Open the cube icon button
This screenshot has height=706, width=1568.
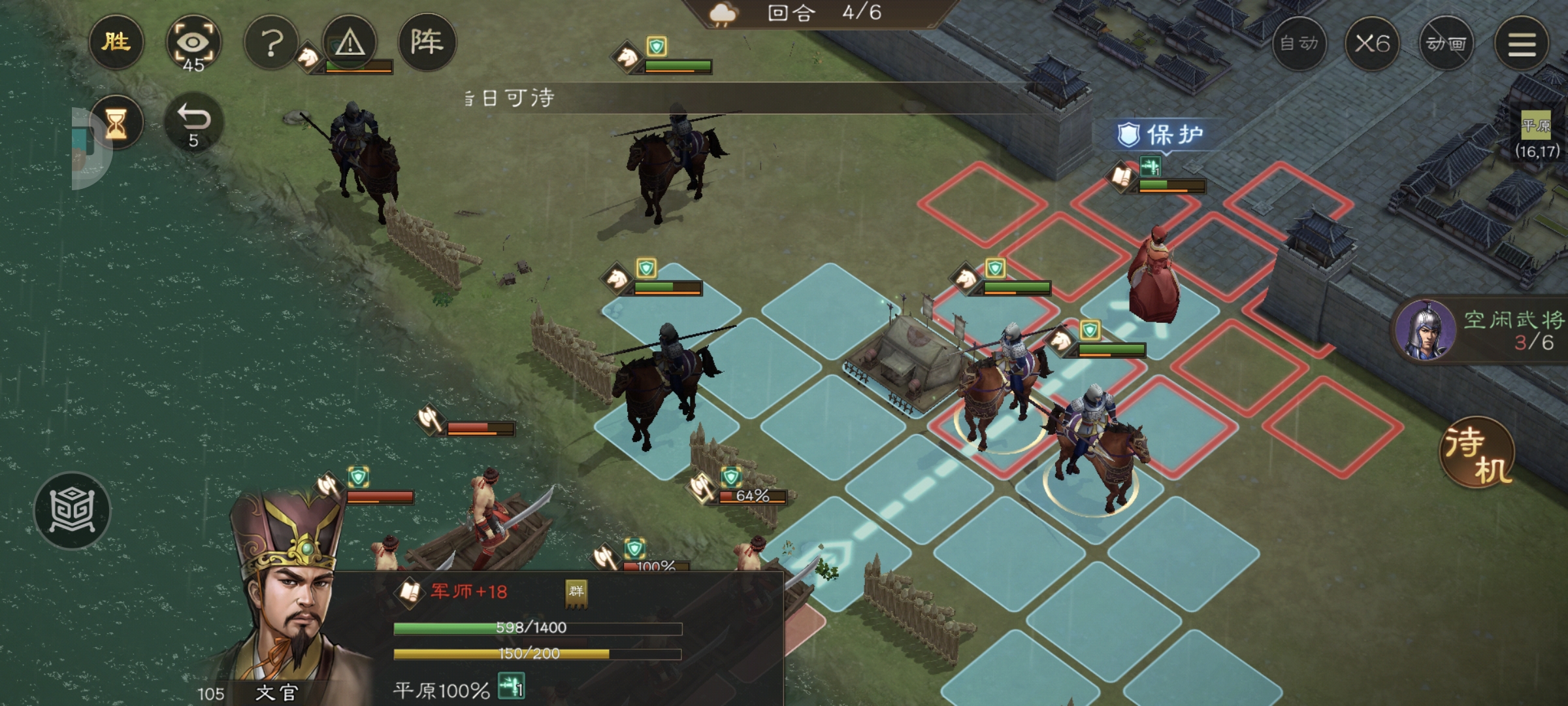(72, 510)
